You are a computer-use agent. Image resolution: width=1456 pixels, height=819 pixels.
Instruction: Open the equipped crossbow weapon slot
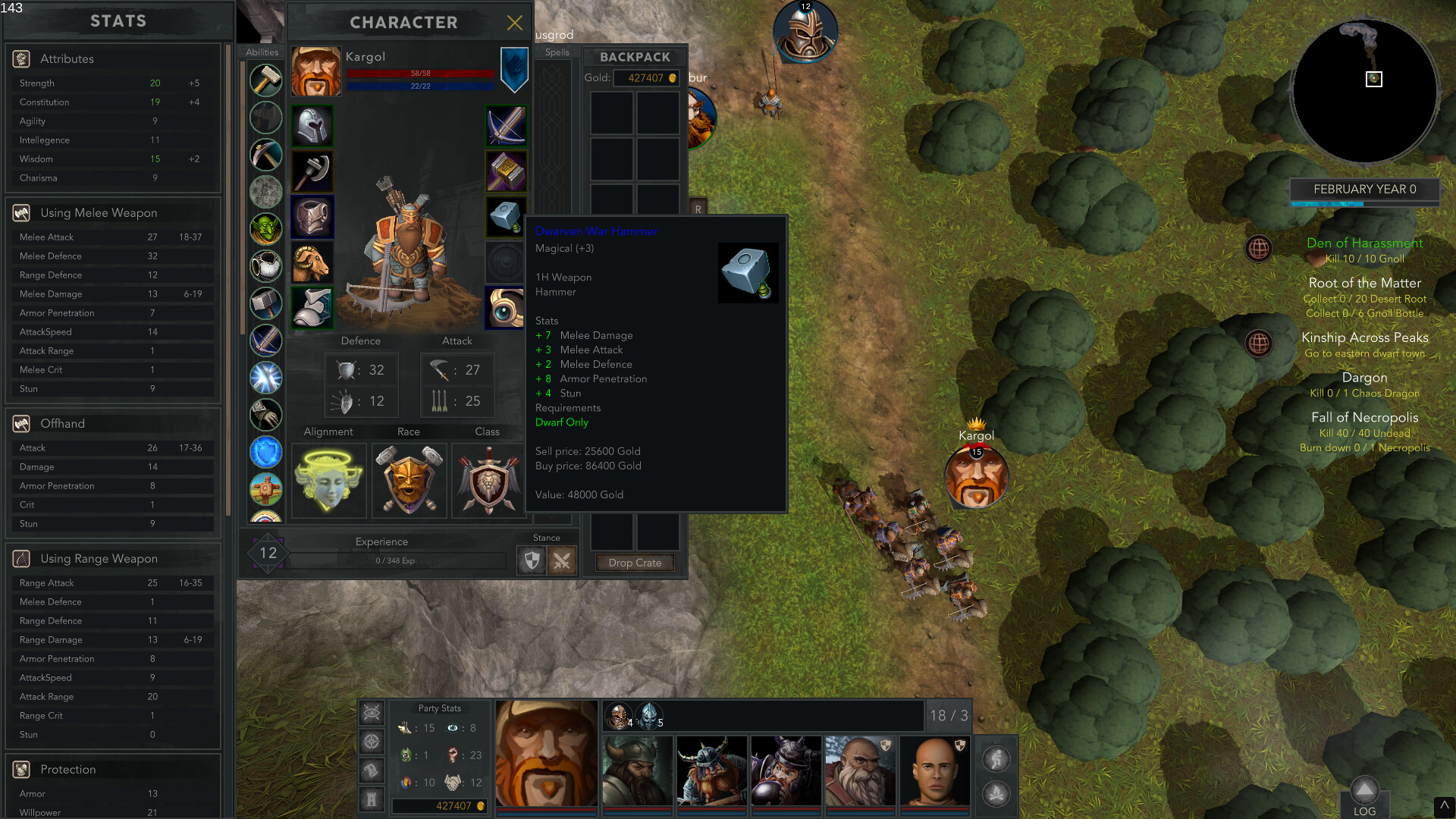point(505,126)
